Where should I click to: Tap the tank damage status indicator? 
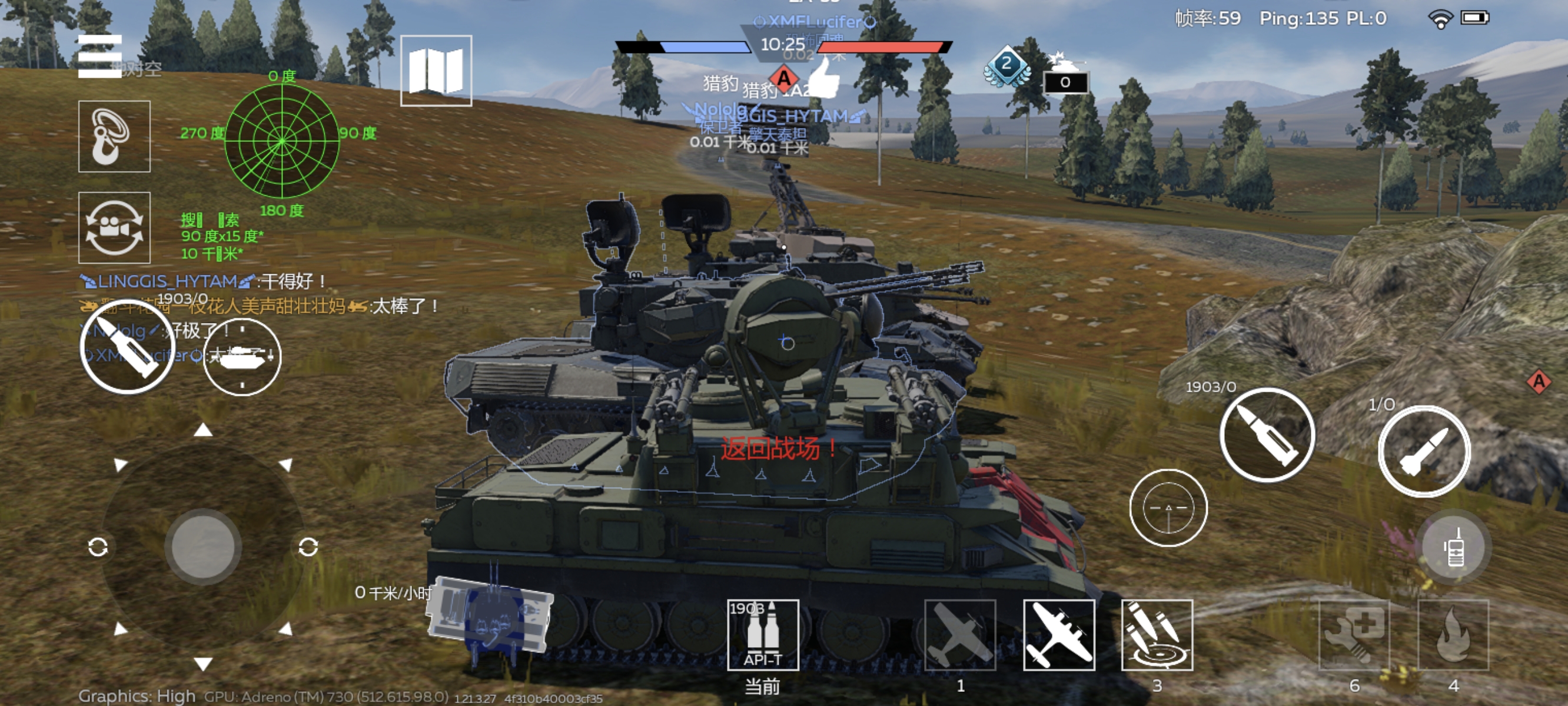(490, 616)
